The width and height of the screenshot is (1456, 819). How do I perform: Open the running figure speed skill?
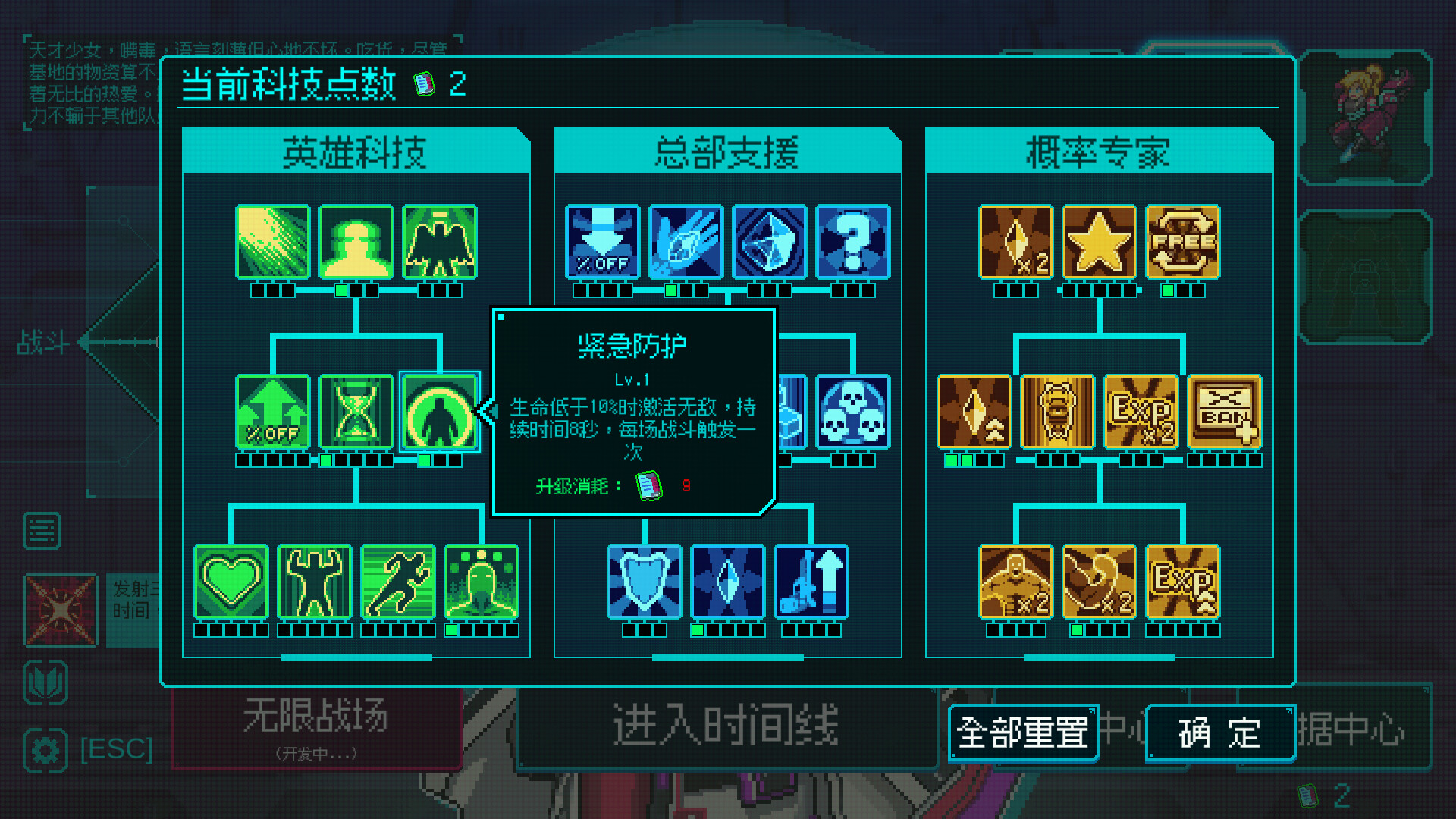pos(397,582)
